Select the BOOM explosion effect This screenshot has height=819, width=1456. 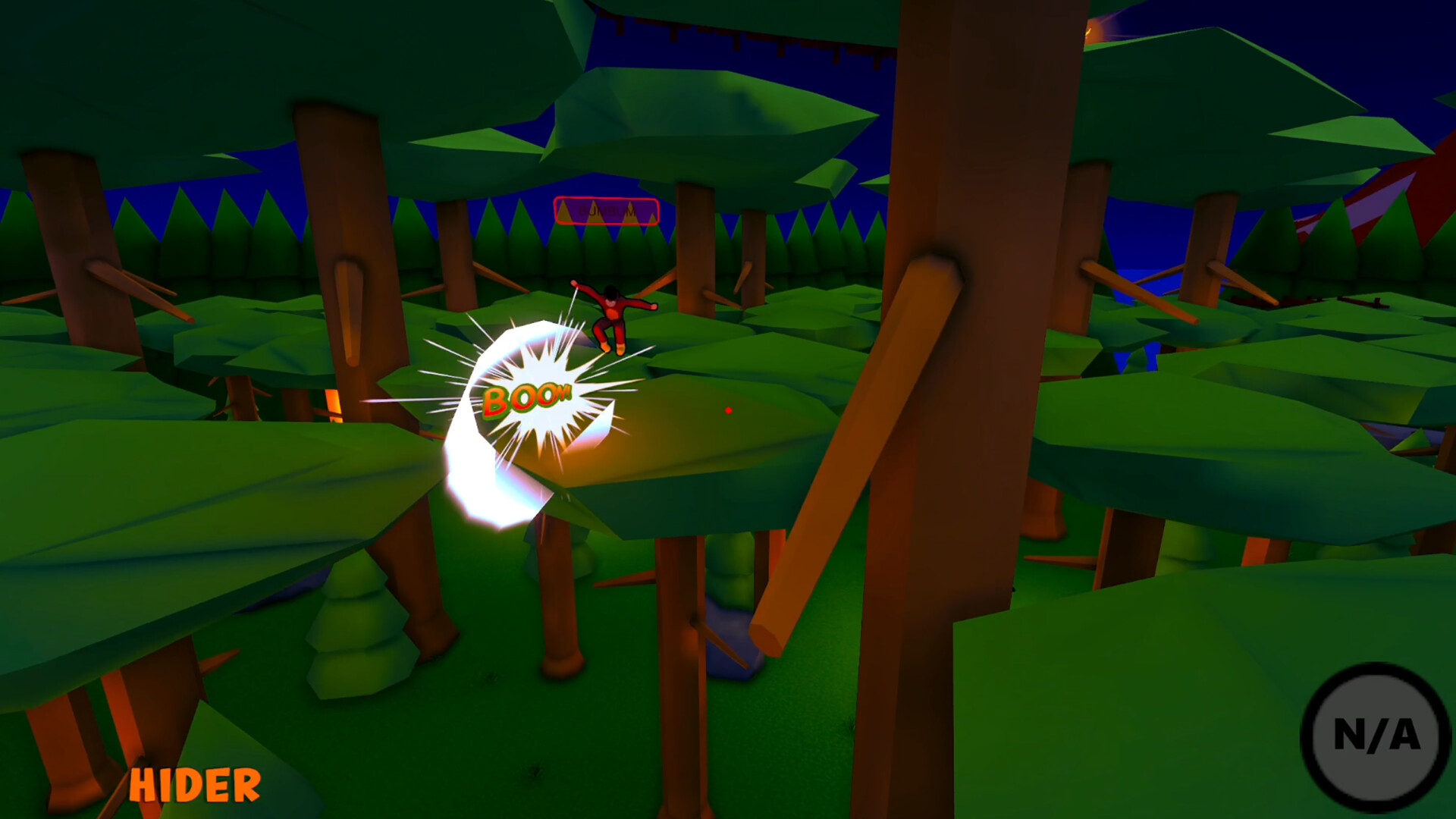point(529,398)
